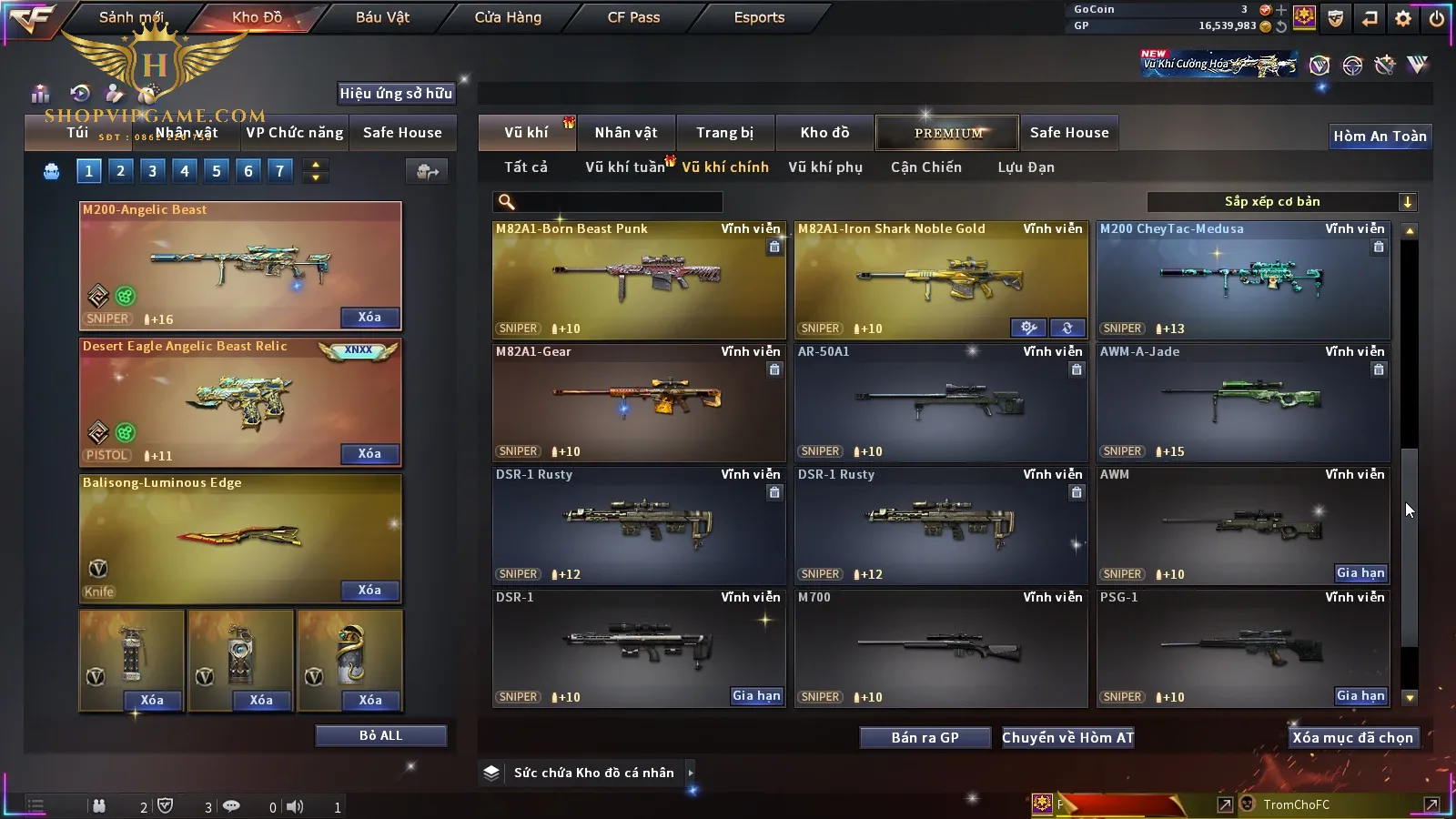Pick the M200 CheyTac-Medusa weapon
Screen dimensions: 1456x819
pos(1243,280)
